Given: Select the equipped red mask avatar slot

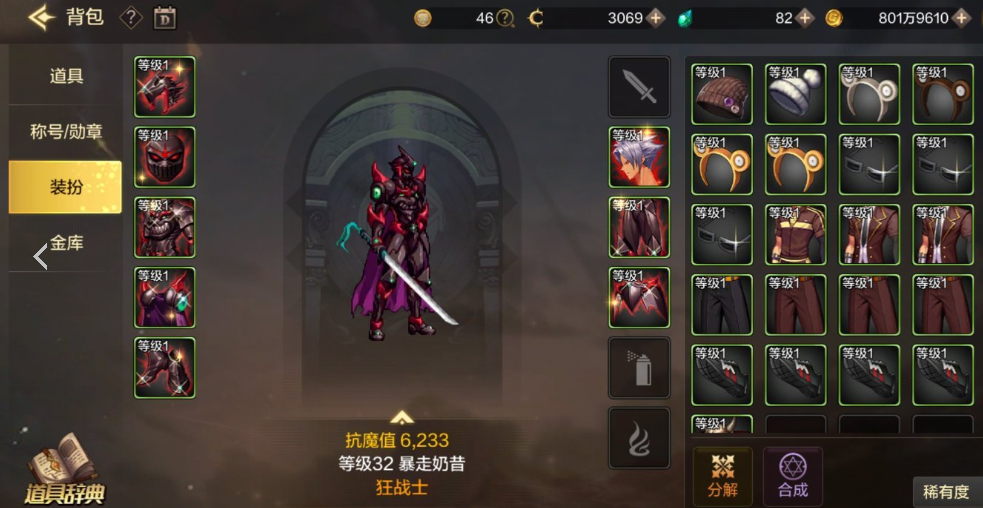Looking at the screenshot, I should coord(165,157).
